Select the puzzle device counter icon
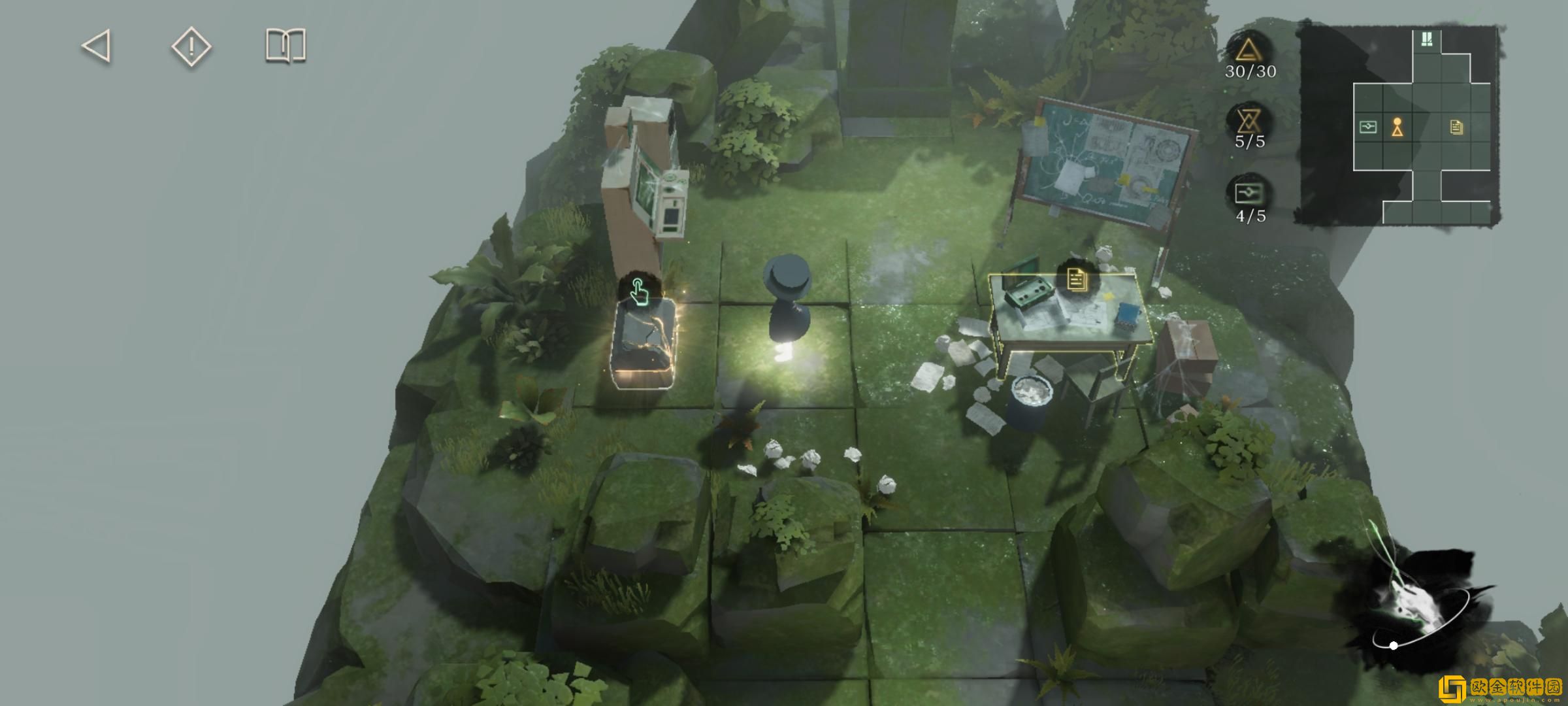The height and width of the screenshot is (706, 1568). pos(1249,193)
